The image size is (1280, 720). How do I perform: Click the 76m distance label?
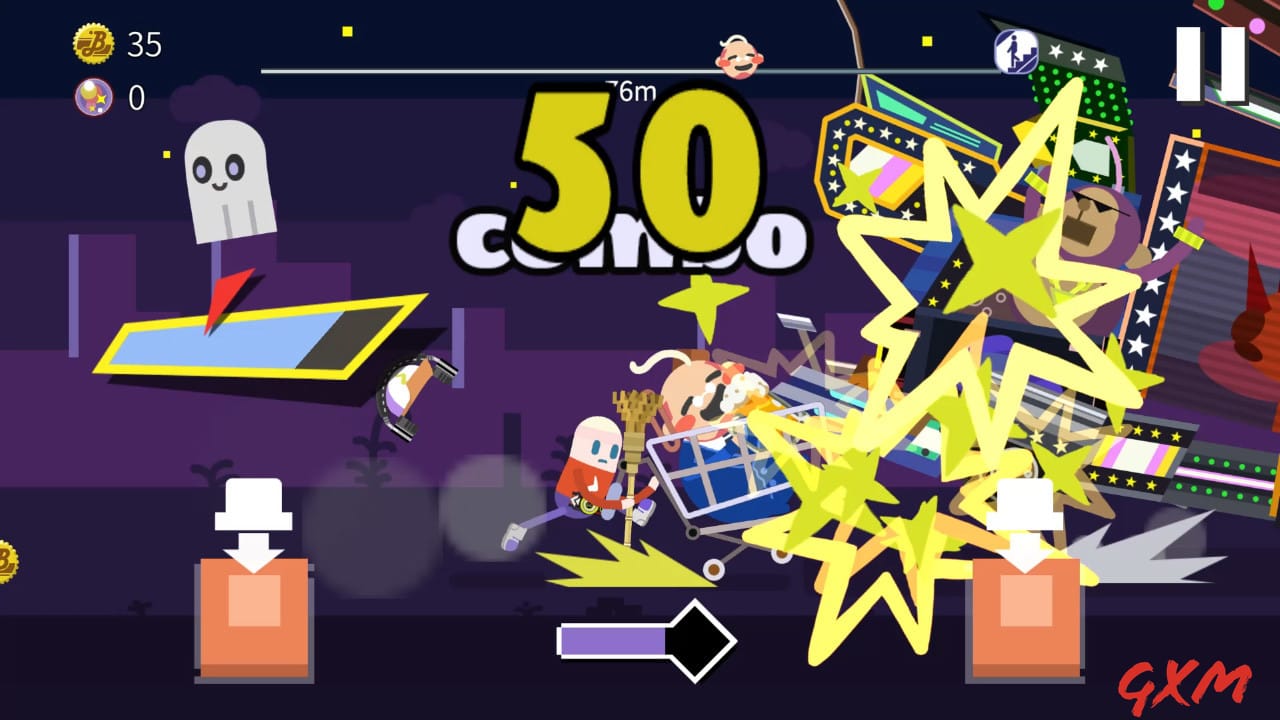[x=630, y=91]
